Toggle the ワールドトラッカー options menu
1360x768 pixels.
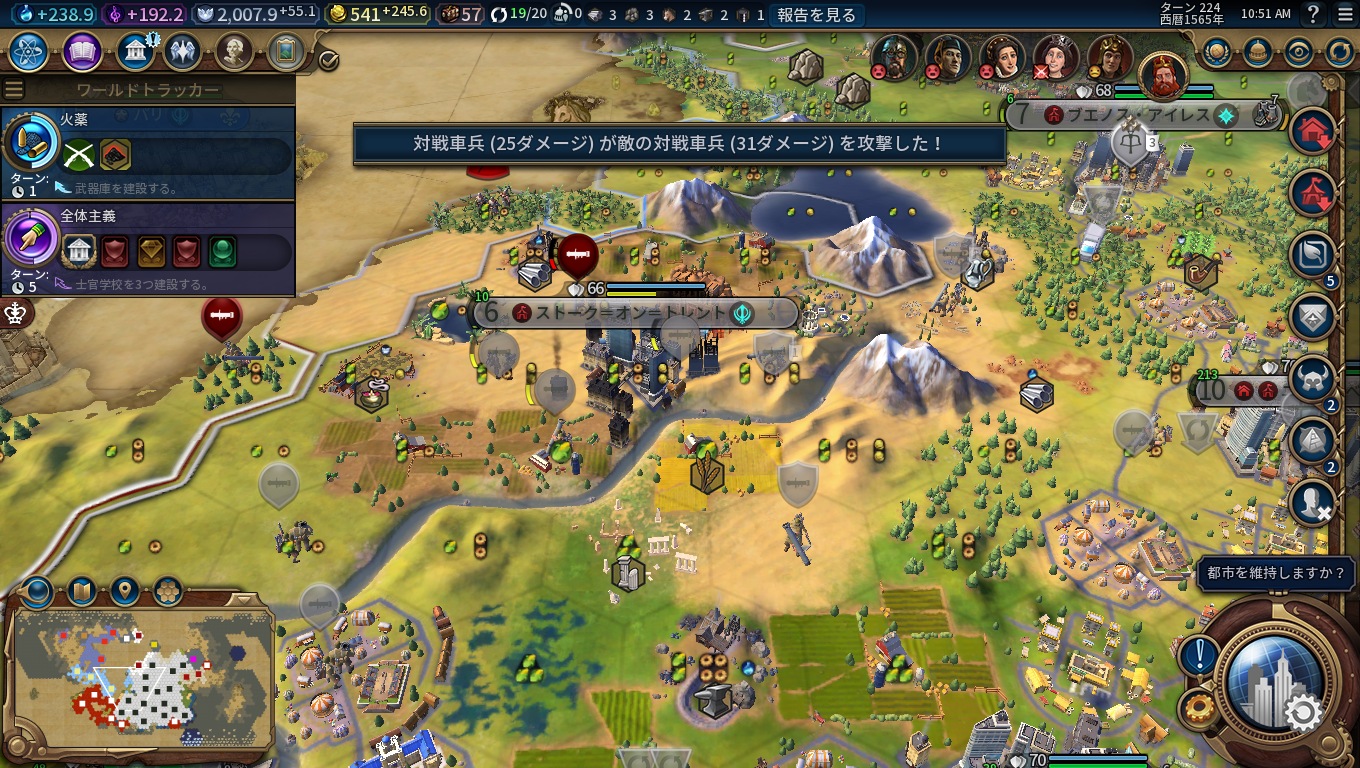pos(14,90)
